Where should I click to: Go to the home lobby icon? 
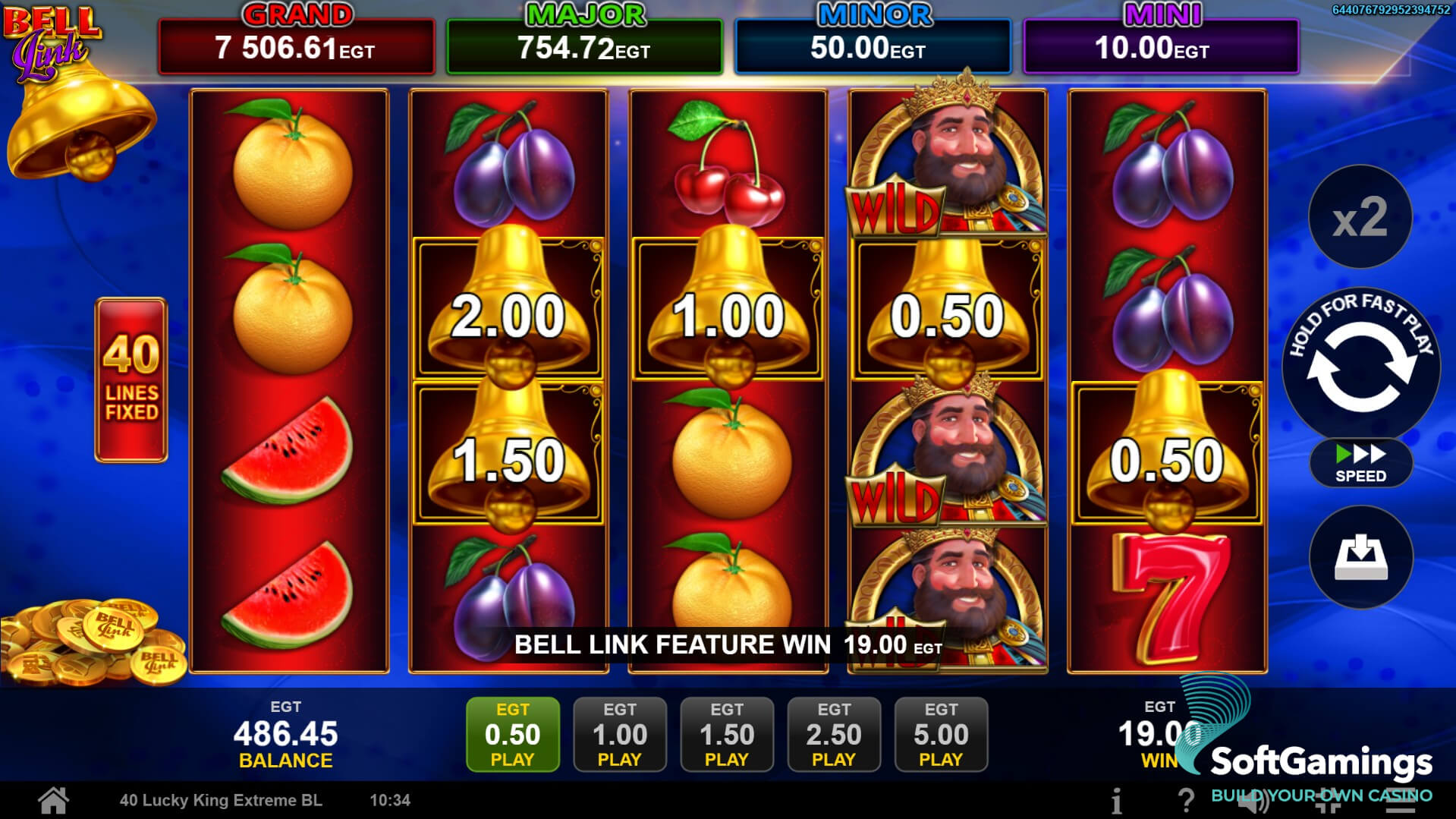[x=54, y=800]
